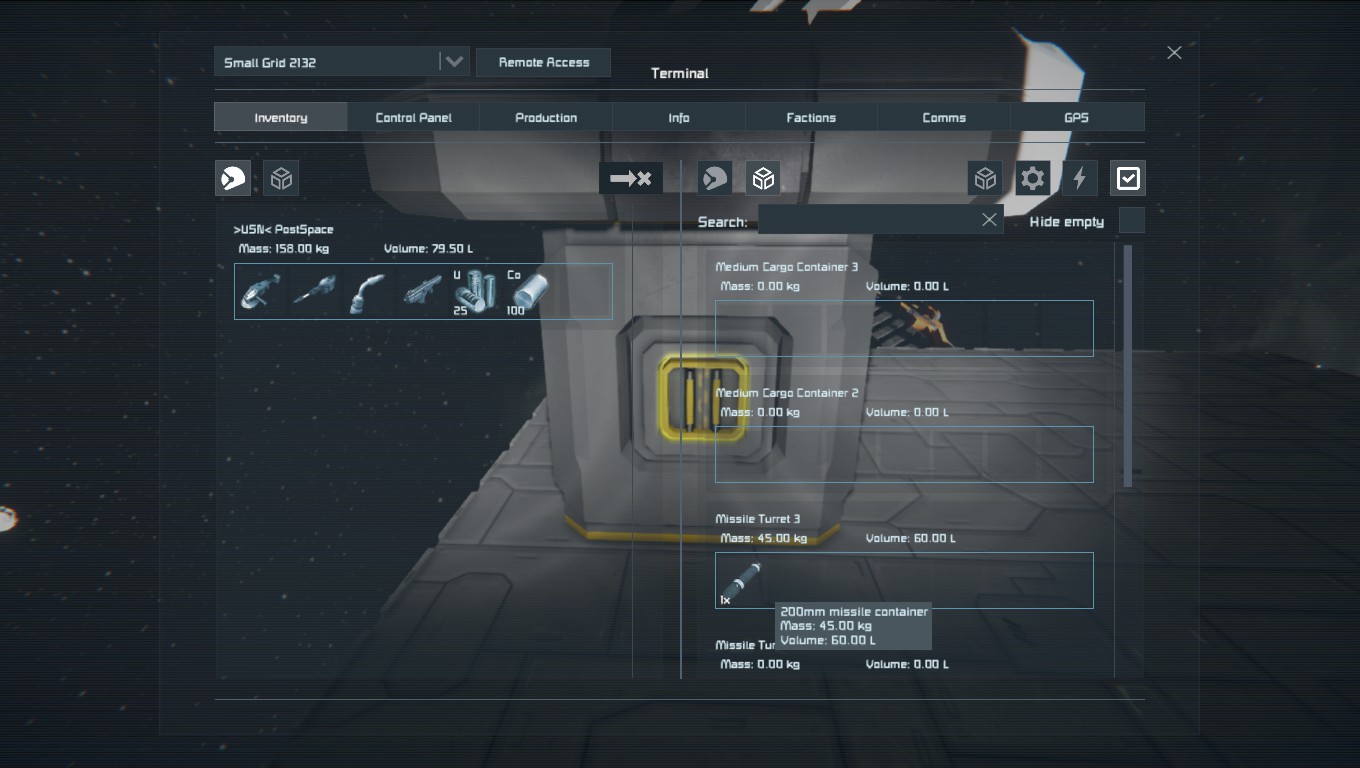Select the automatic rifle slot
1360x768 pixels.
click(422, 291)
